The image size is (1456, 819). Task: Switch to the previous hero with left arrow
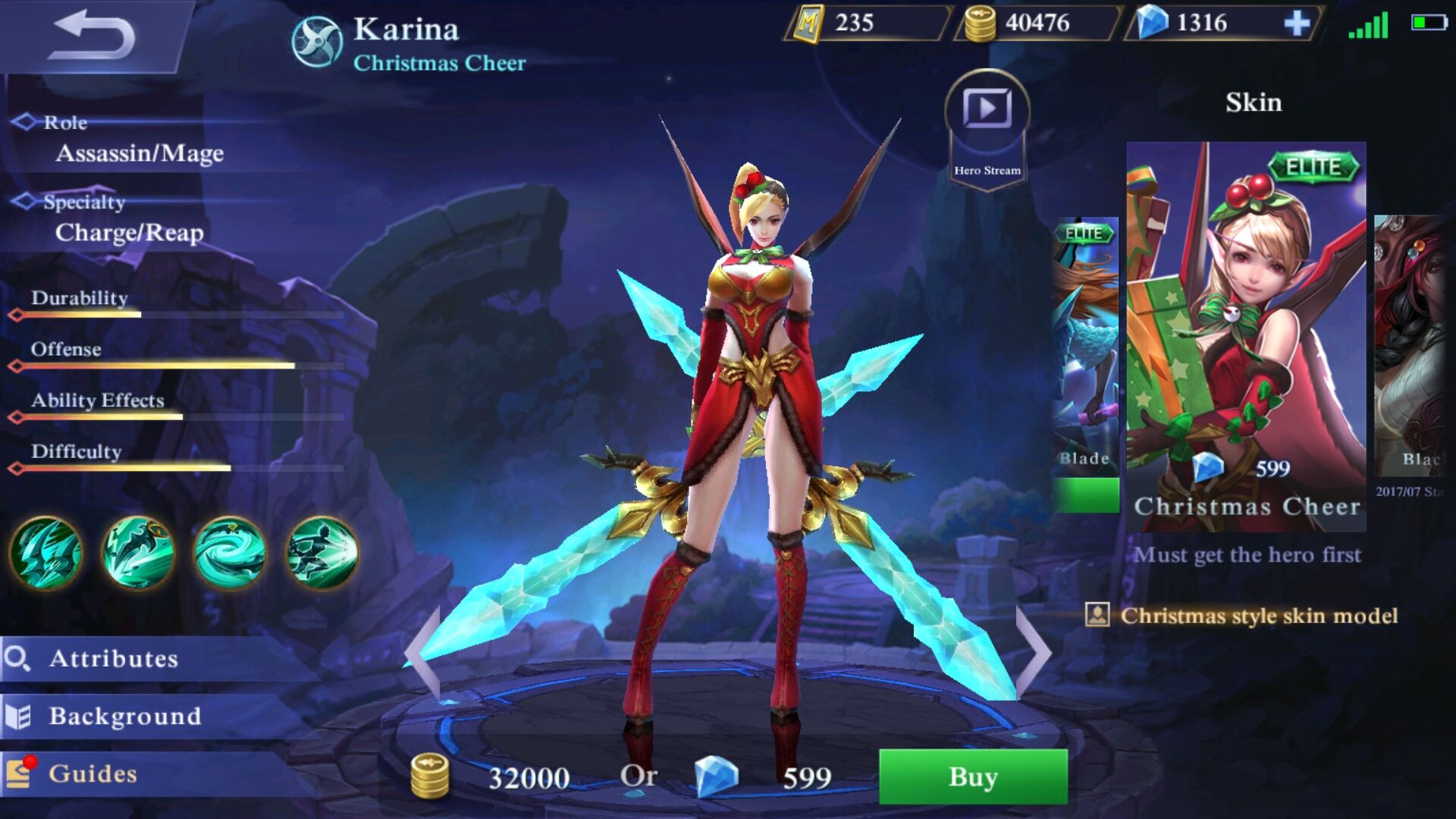[423, 652]
